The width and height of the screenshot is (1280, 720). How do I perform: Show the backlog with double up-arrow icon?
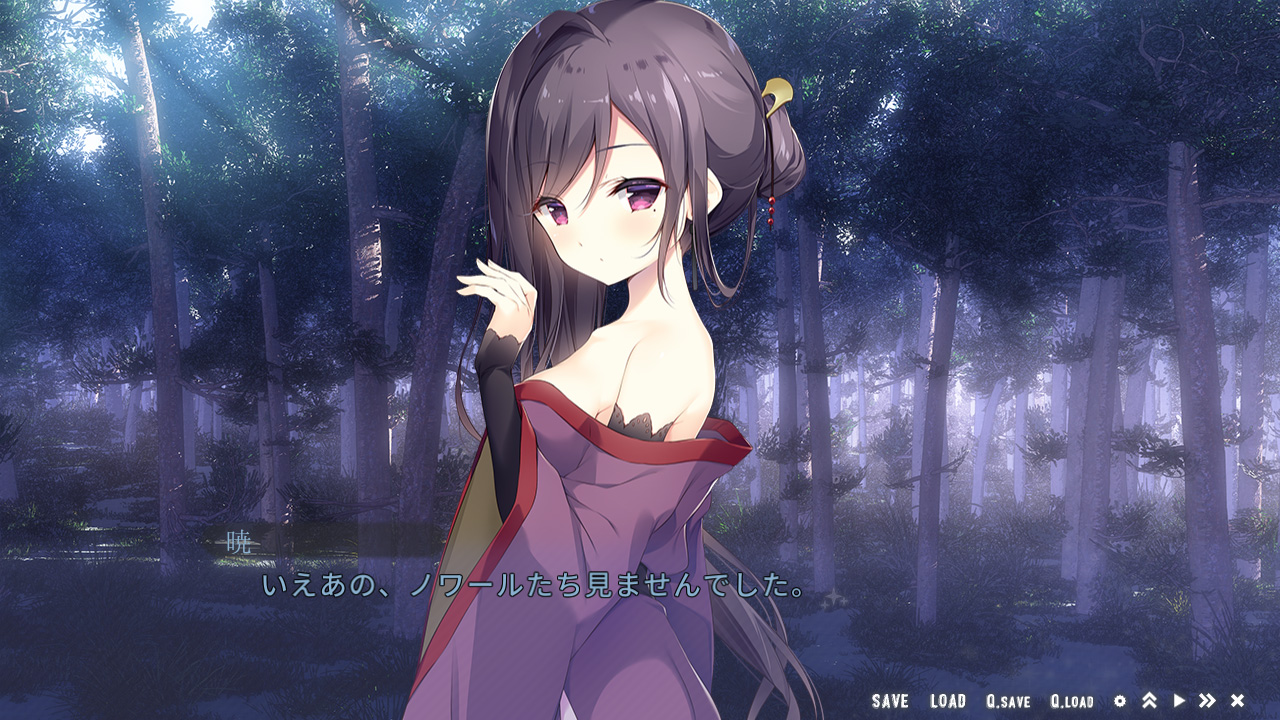point(1149,701)
